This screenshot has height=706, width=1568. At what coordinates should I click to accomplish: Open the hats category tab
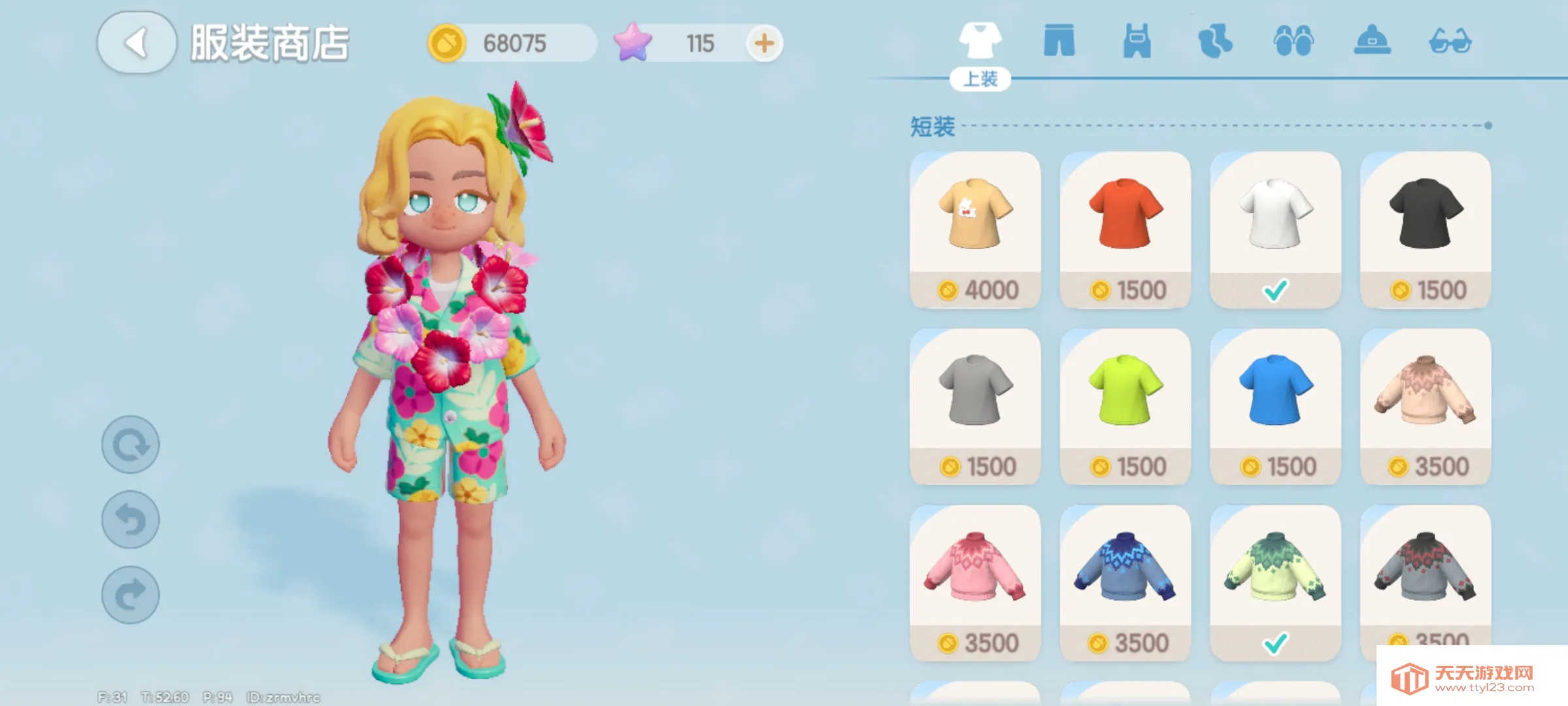(x=1371, y=41)
